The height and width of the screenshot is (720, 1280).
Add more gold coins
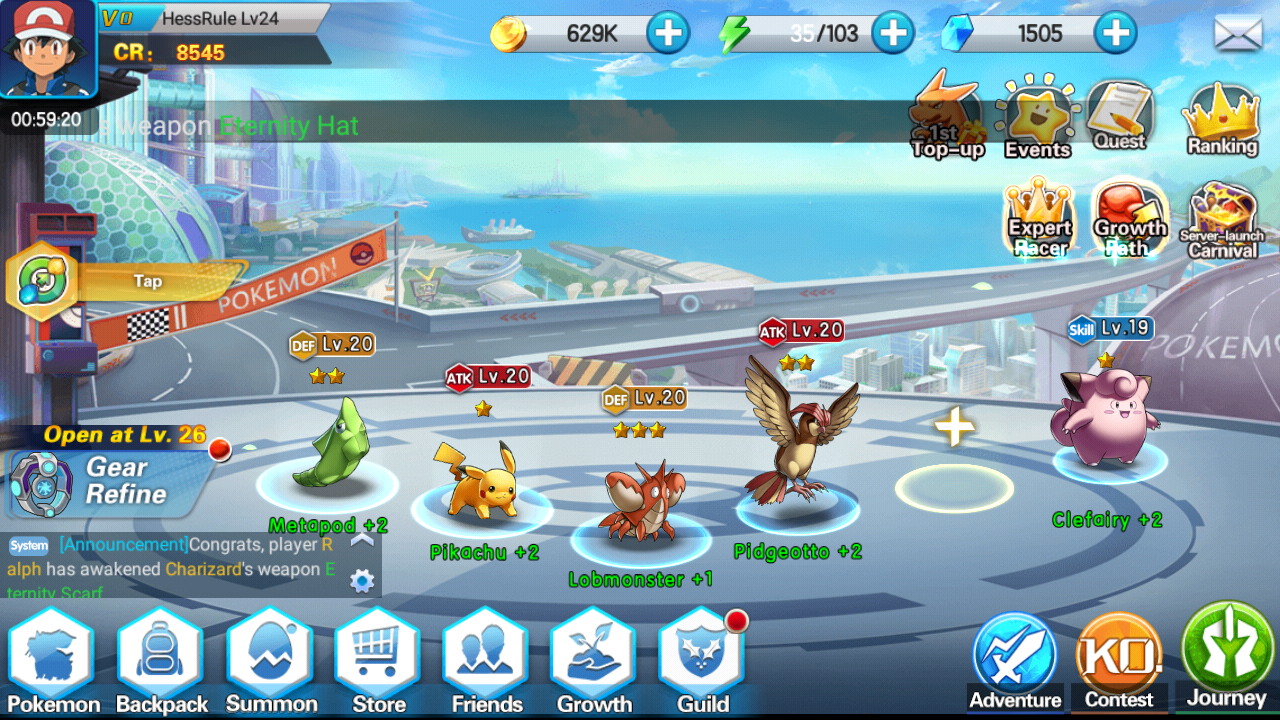pyautogui.click(x=668, y=34)
